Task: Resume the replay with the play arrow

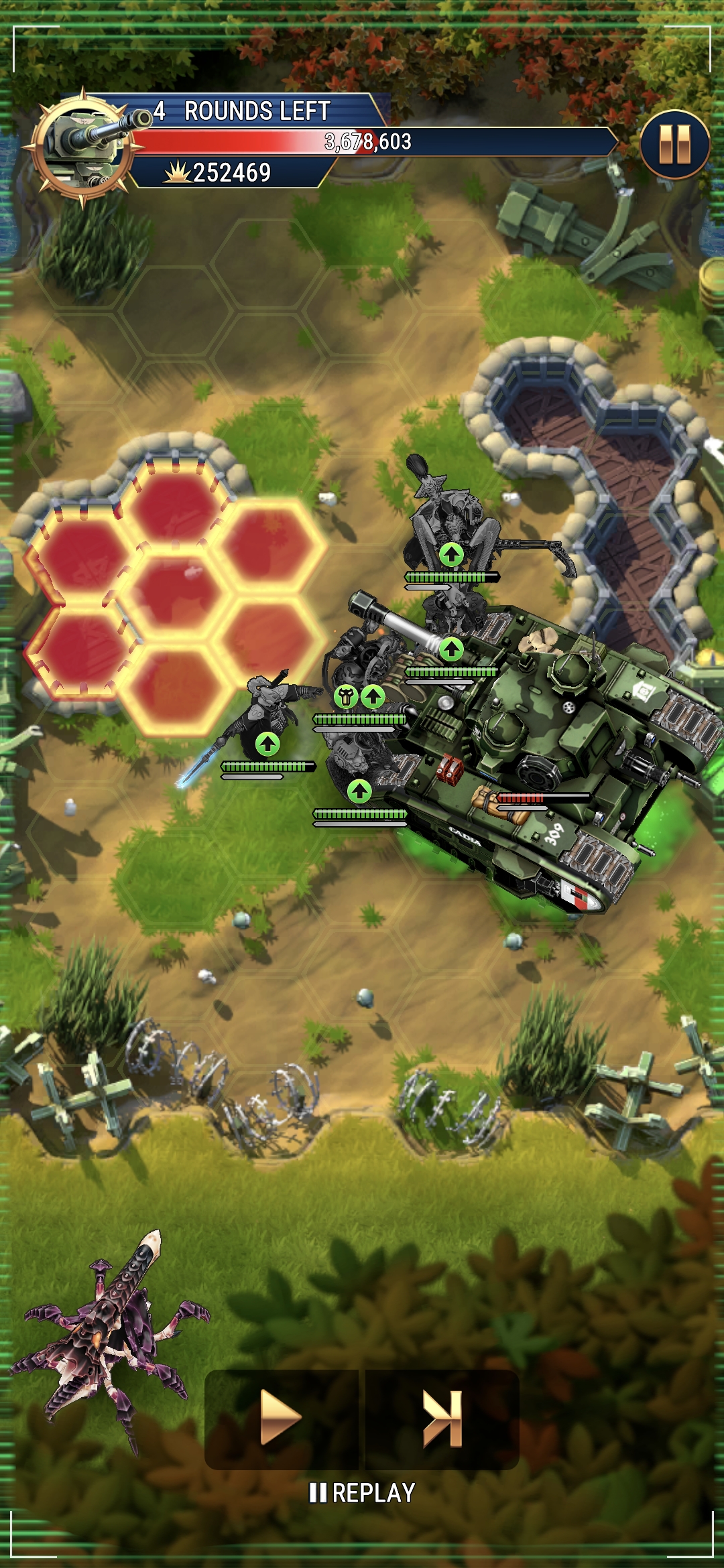Action: click(280, 1417)
